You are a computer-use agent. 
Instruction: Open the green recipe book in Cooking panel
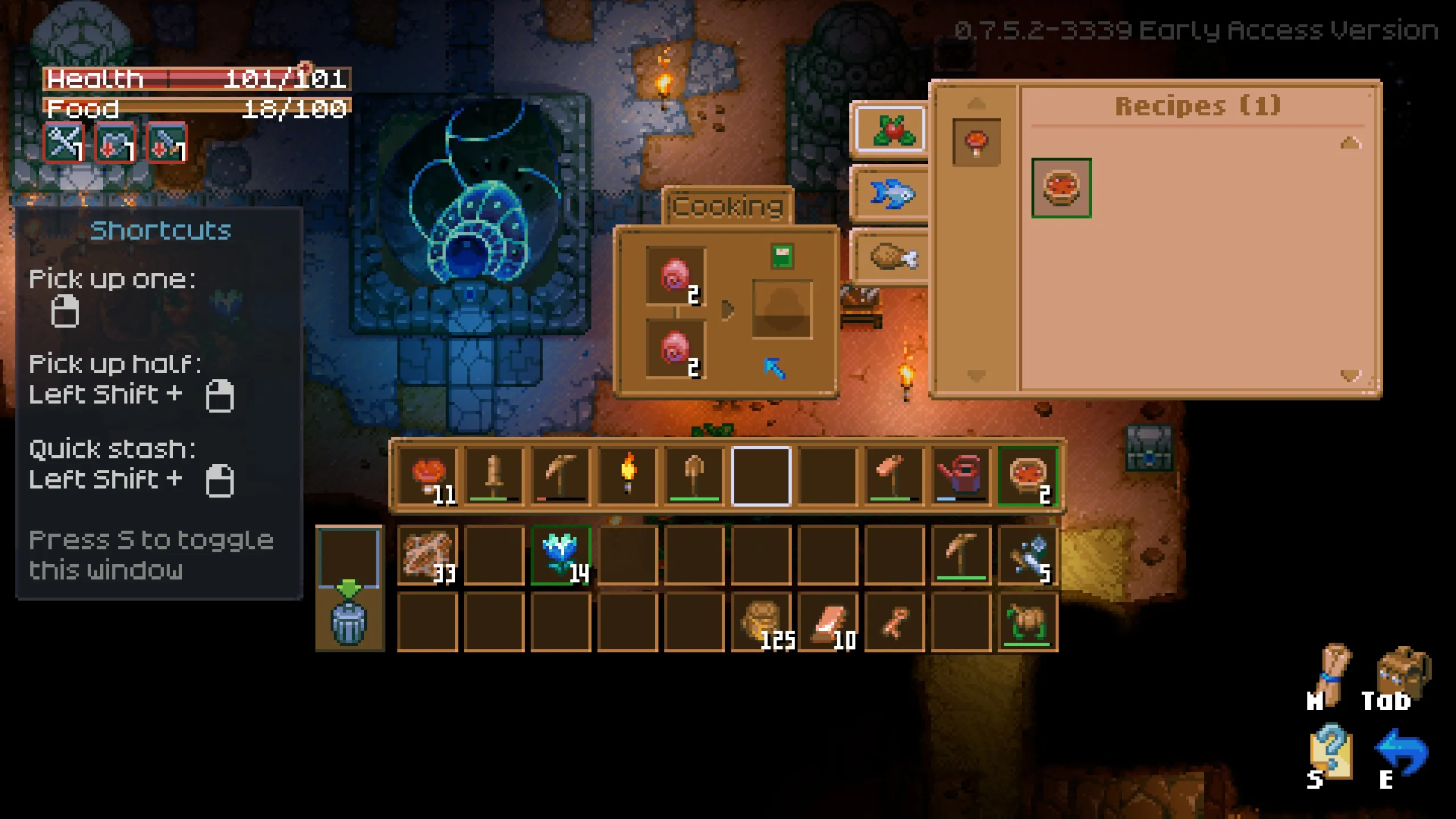(782, 256)
